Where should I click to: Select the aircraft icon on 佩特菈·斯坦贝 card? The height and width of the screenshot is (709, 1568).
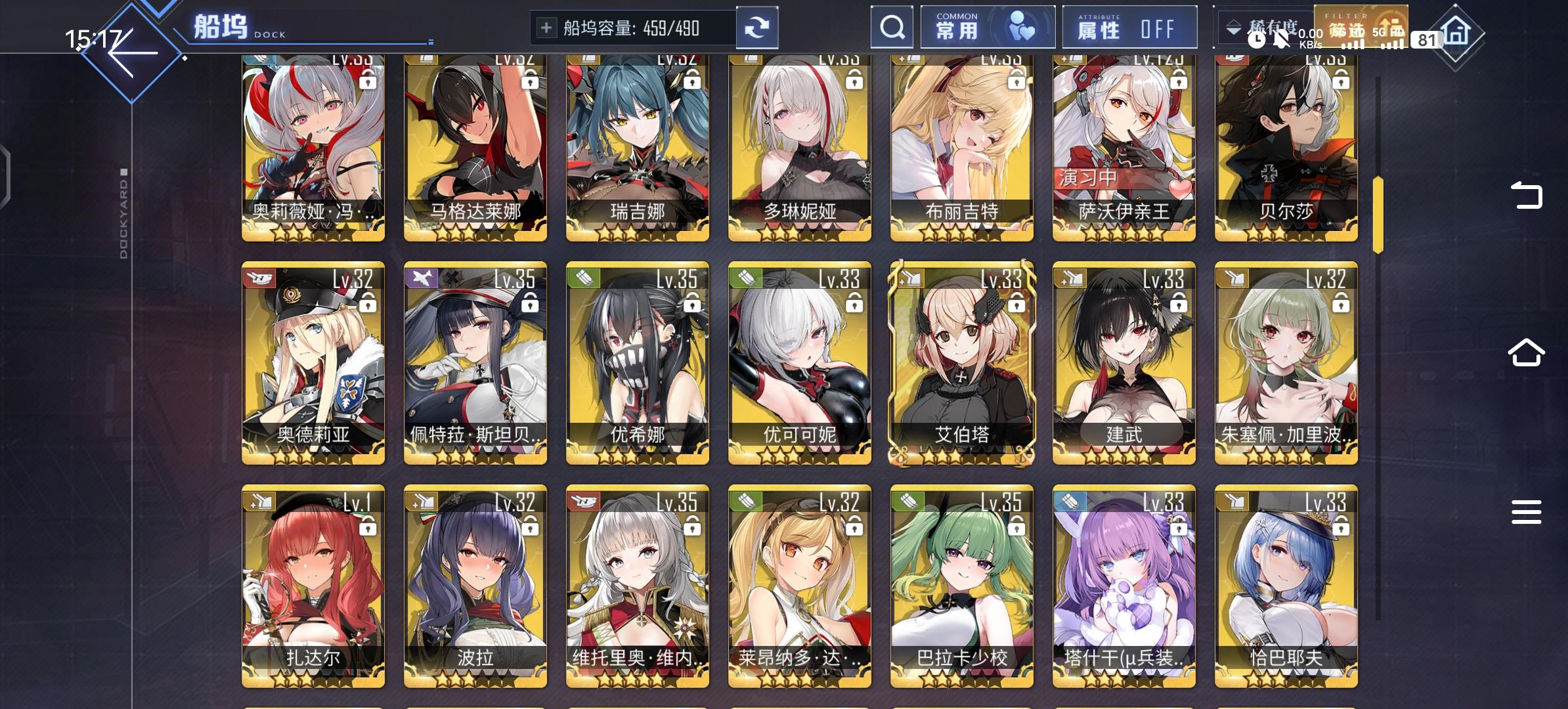point(421,278)
